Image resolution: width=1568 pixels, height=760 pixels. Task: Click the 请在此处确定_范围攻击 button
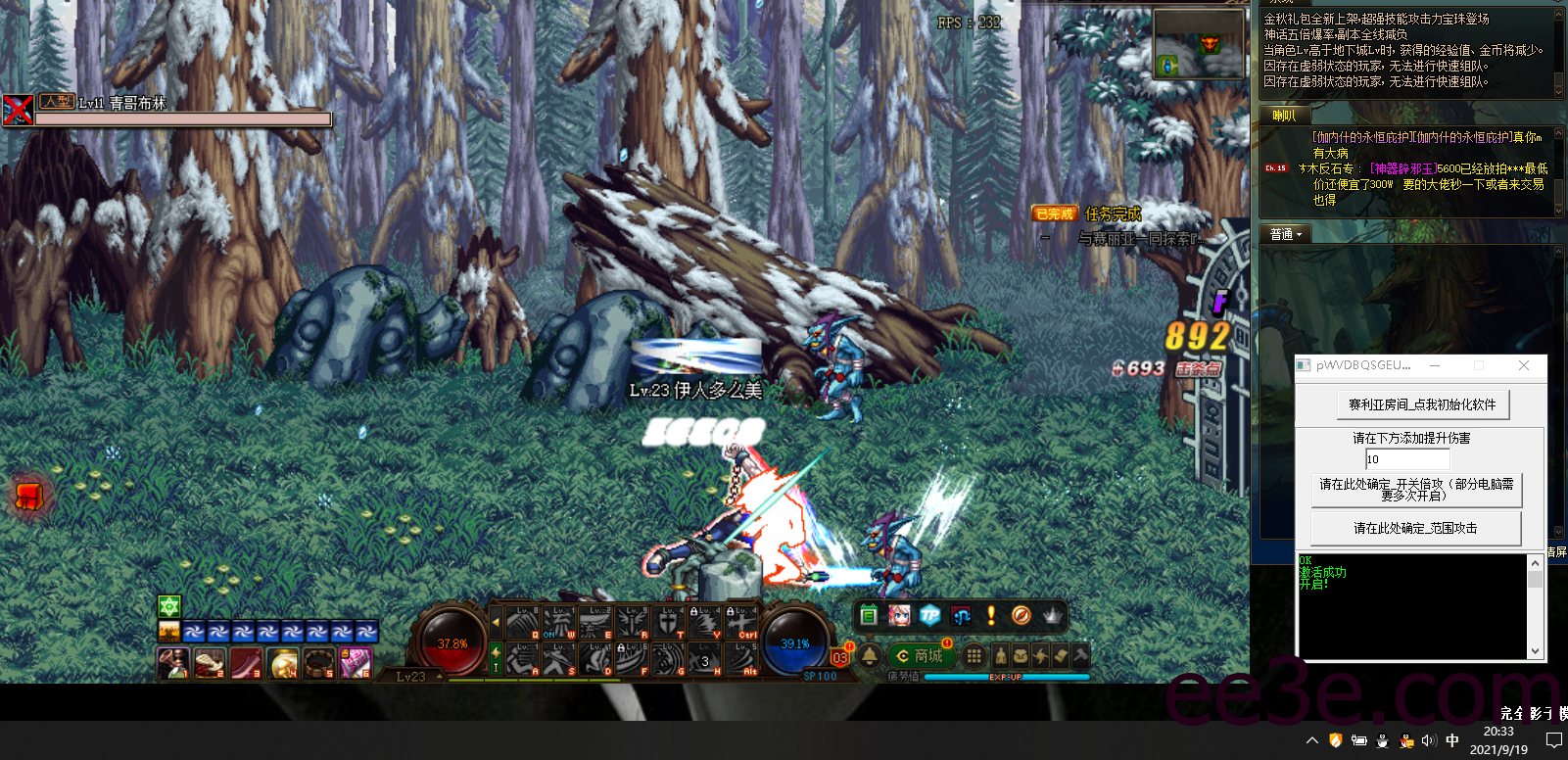(1415, 528)
